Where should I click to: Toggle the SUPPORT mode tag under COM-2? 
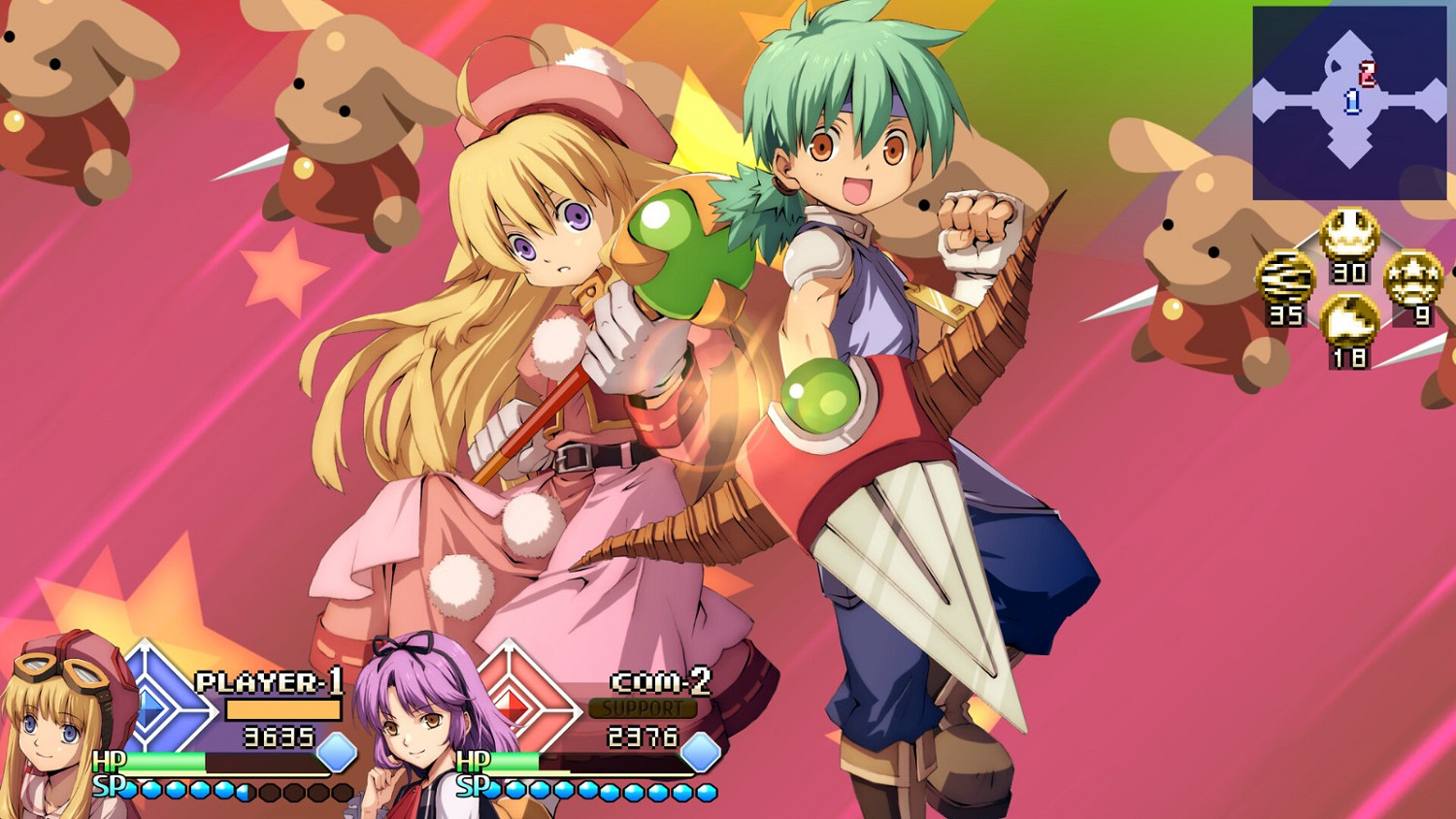(x=641, y=709)
